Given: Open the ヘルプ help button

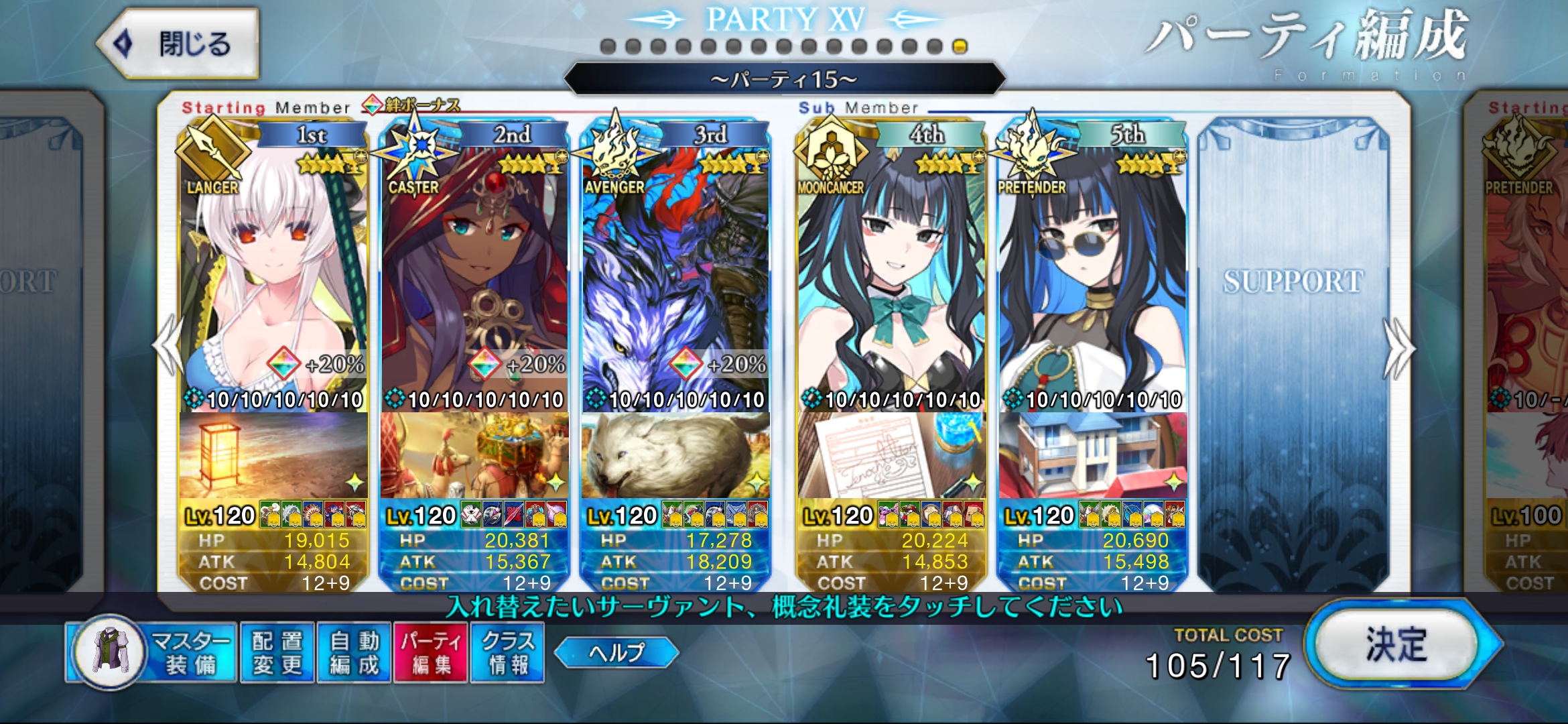Looking at the screenshot, I should tap(616, 652).
